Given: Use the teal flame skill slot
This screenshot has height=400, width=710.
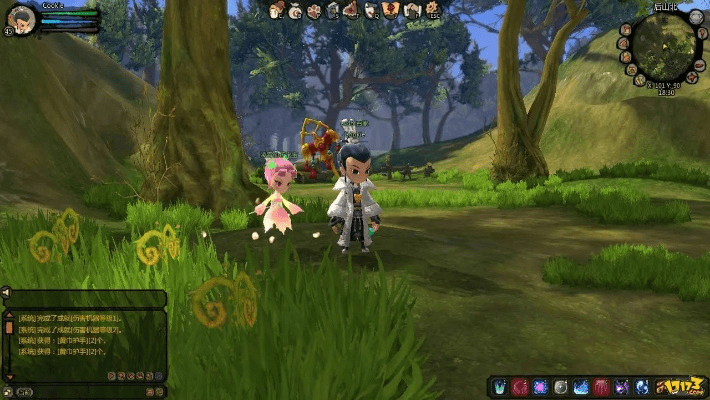Looking at the screenshot, I should [499, 386].
